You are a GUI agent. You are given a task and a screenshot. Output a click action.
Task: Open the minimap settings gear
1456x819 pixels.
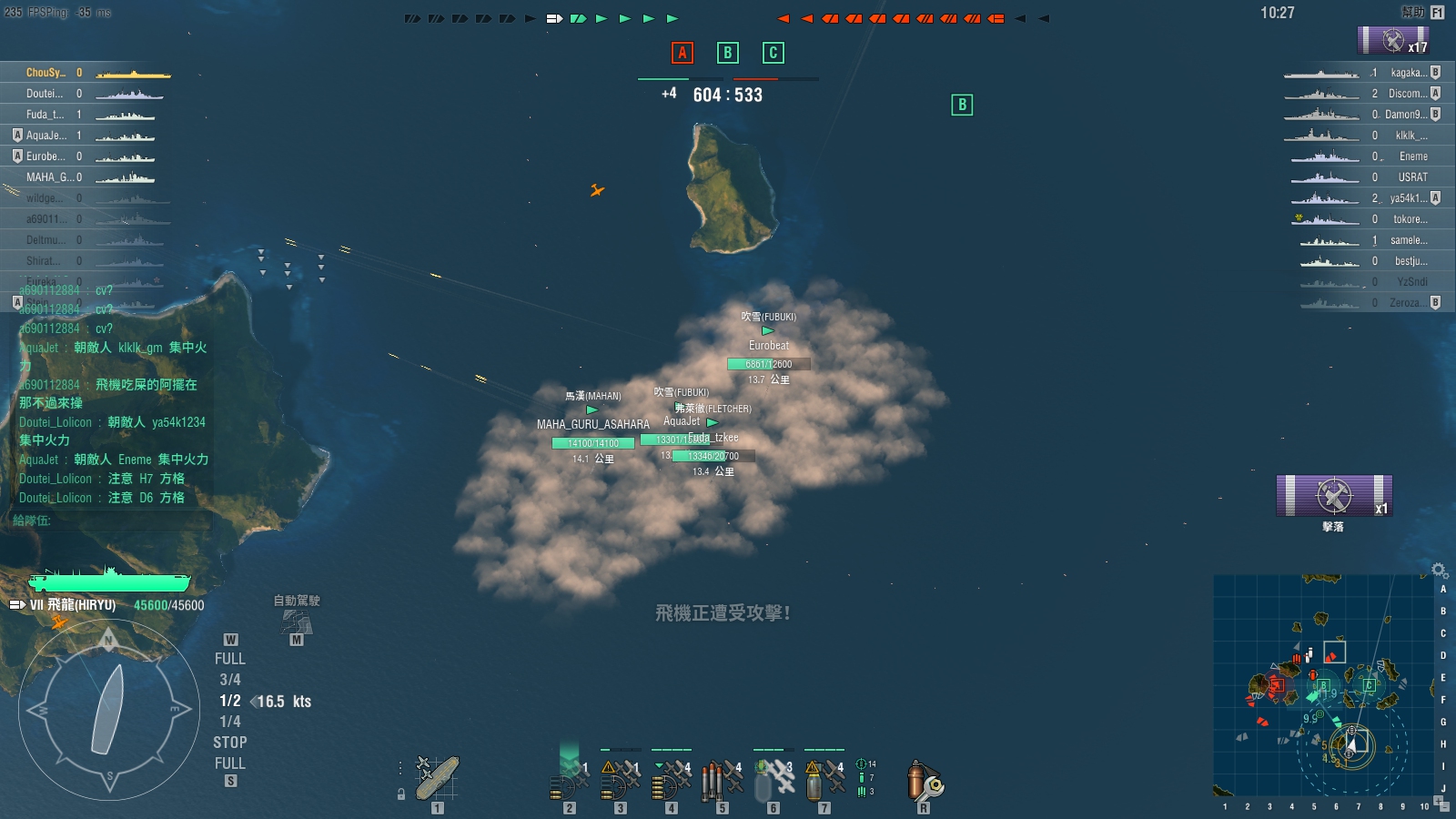coord(1439,571)
